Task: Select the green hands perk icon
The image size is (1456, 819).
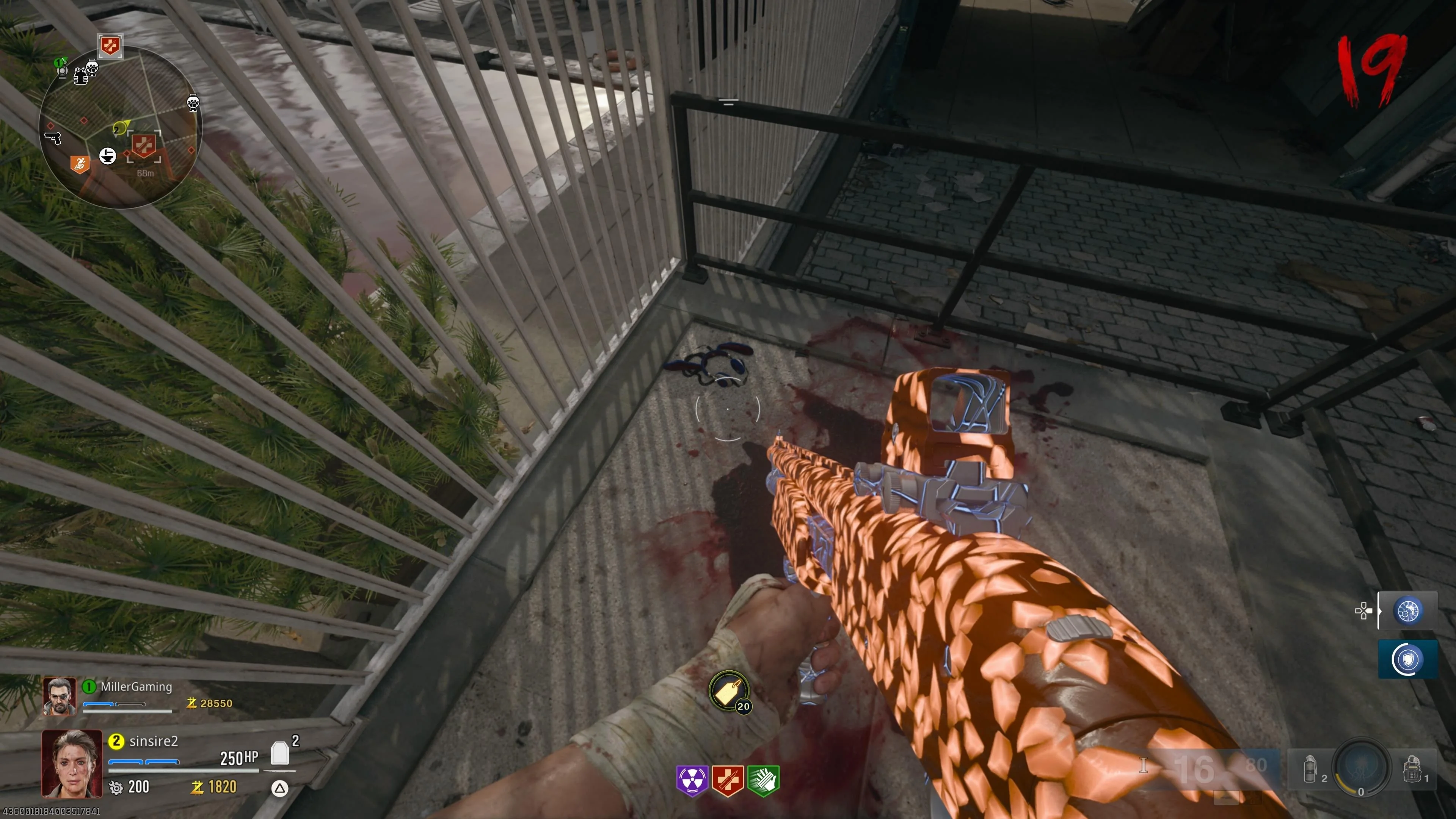Action: [763, 781]
